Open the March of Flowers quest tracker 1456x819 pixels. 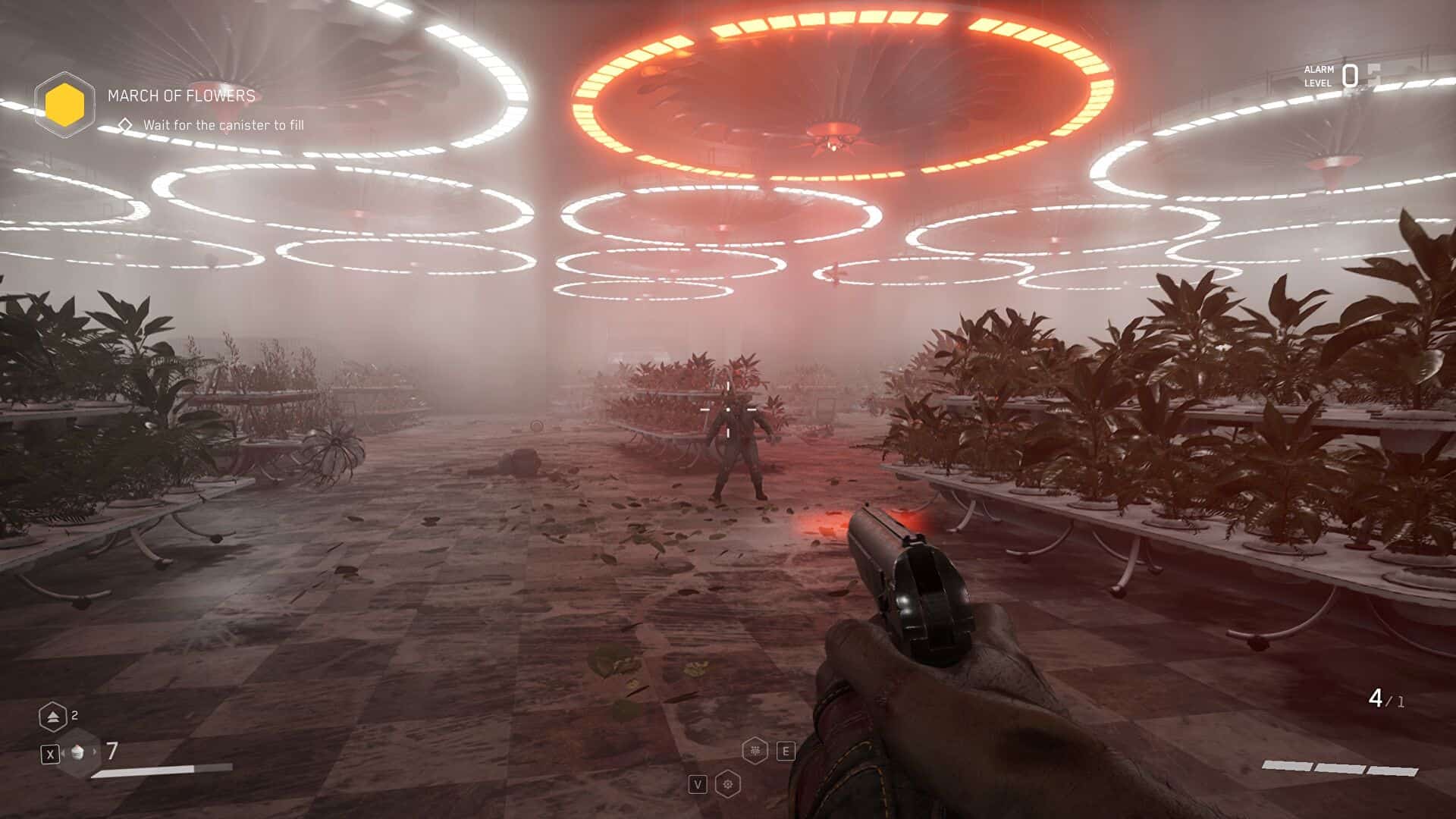tap(181, 96)
